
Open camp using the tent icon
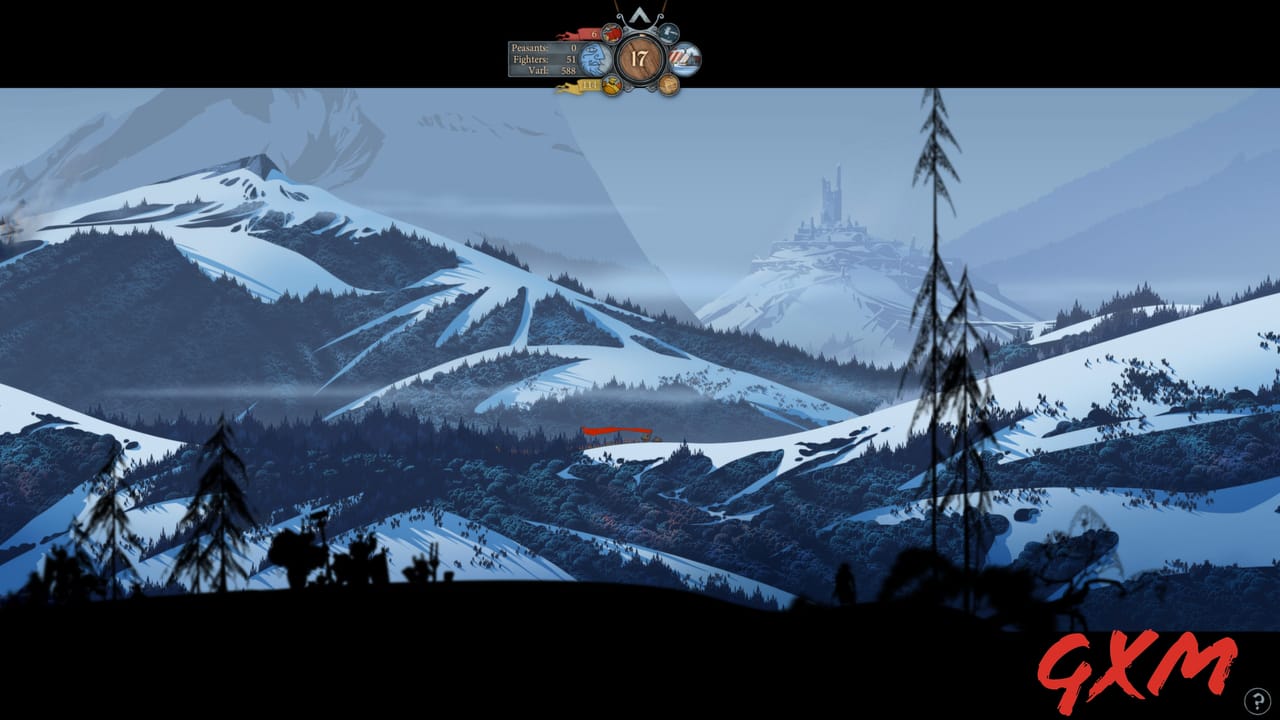point(684,58)
